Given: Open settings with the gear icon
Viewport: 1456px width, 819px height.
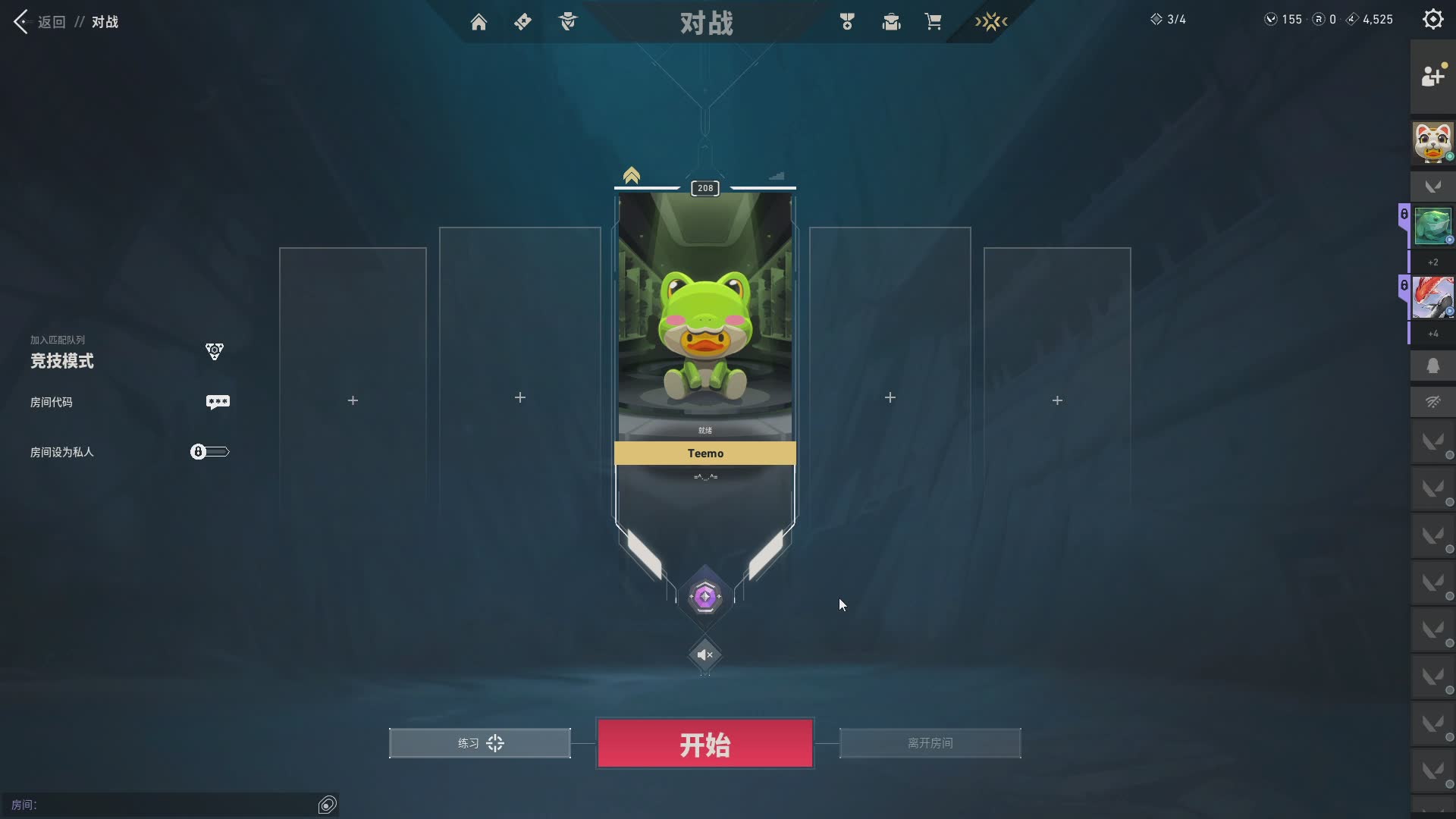Looking at the screenshot, I should click(x=1432, y=20).
